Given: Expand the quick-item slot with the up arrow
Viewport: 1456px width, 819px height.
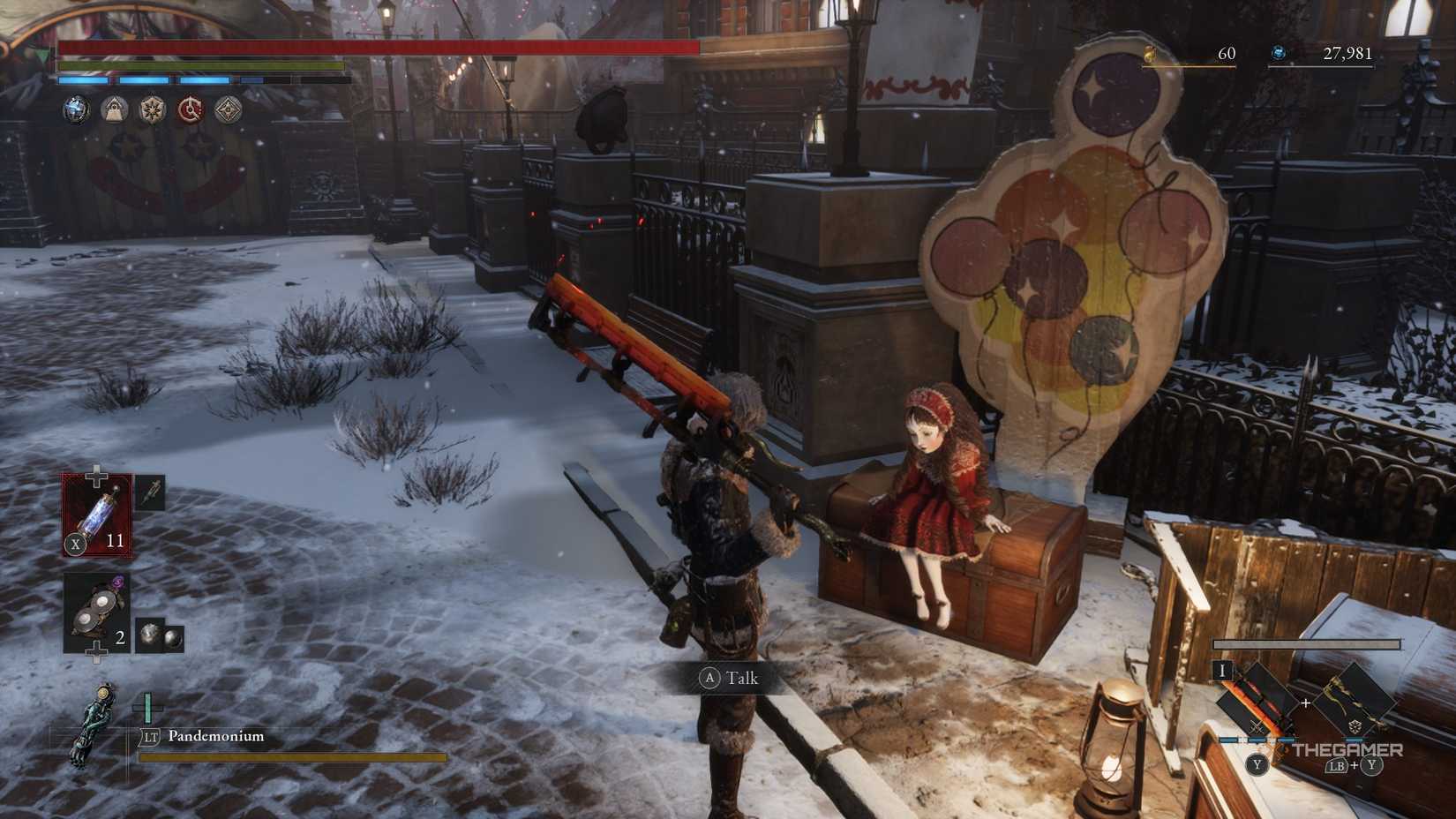Looking at the screenshot, I should [97, 471].
